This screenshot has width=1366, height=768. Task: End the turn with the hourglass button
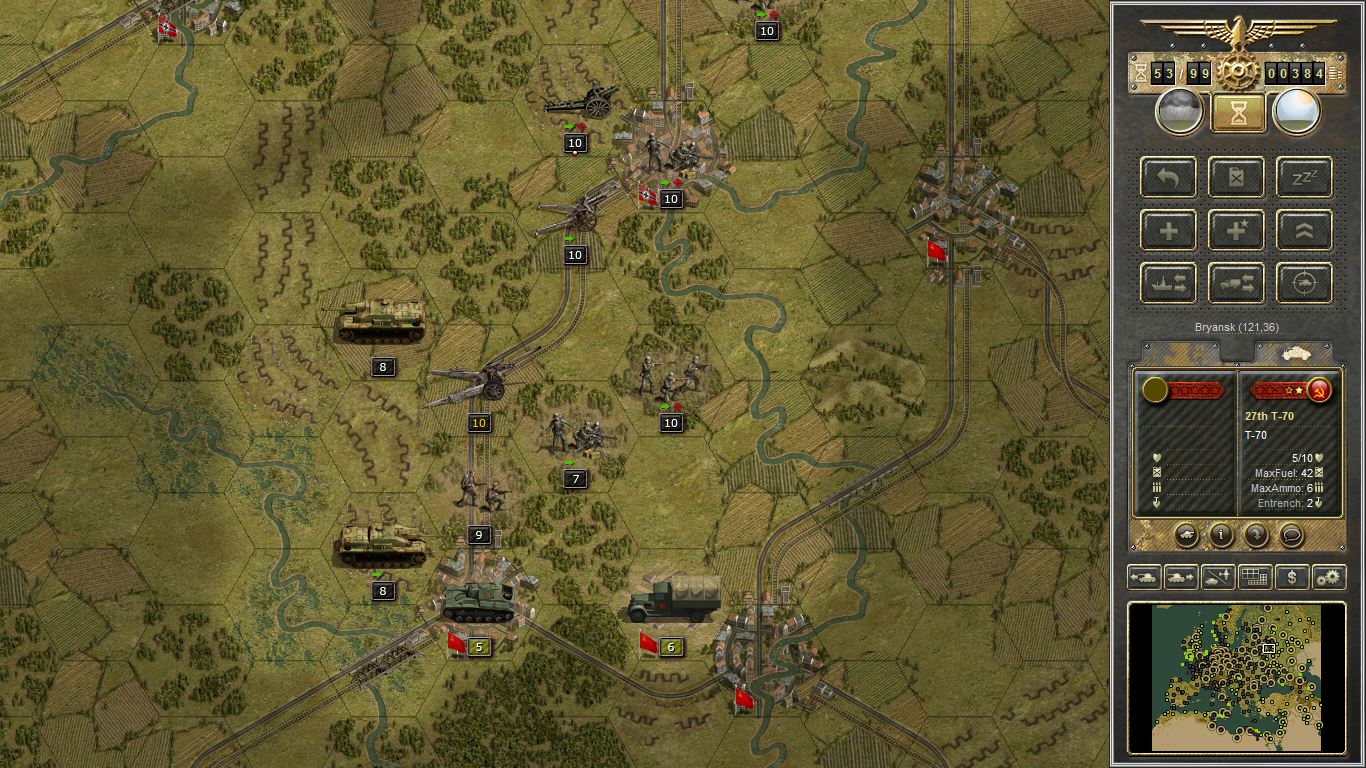coord(1236,110)
